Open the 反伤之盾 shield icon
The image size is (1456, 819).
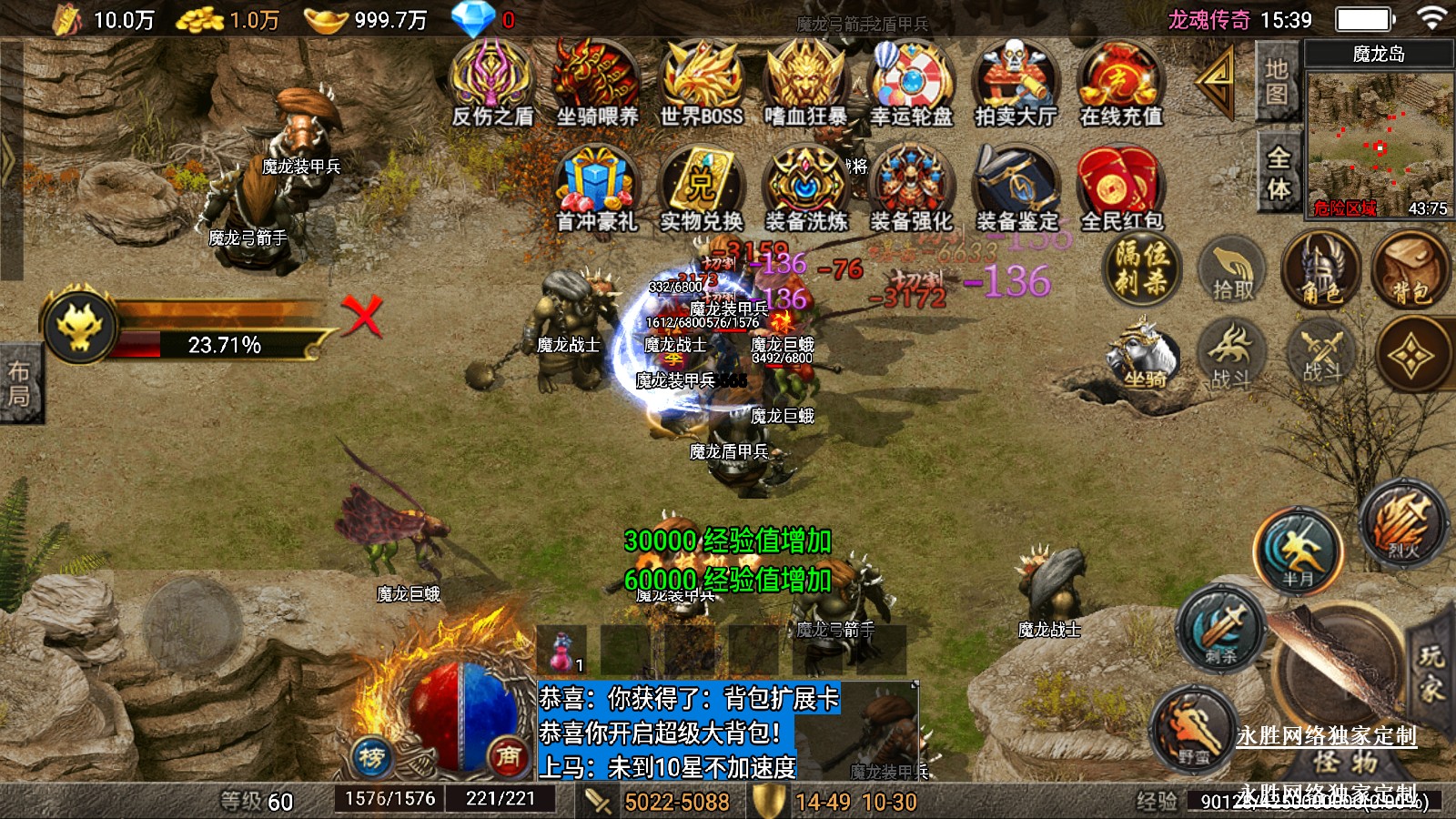click(492, 82)
